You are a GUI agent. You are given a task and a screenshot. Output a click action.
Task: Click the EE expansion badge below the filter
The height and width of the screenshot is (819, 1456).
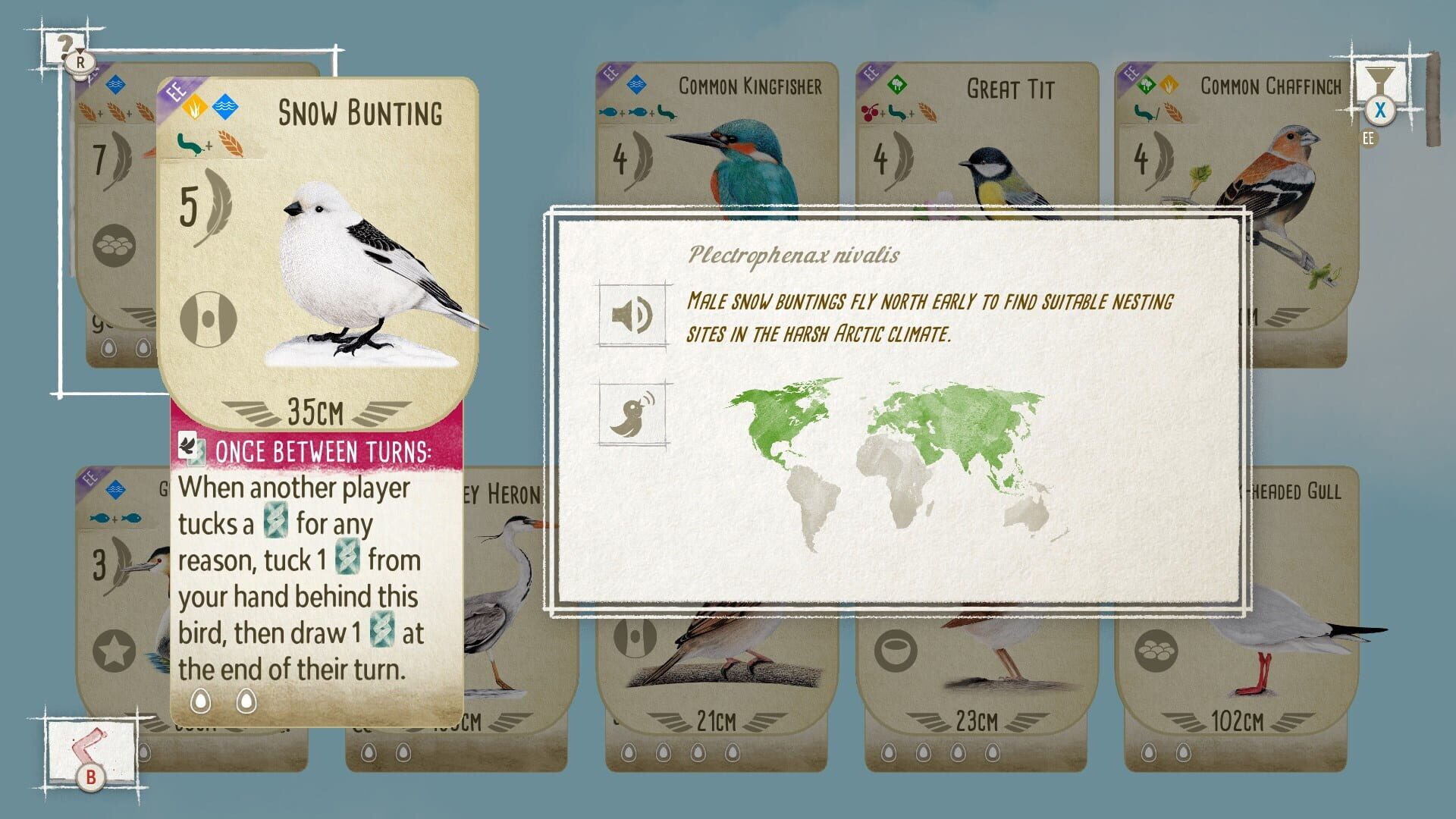(x=1368, y=138)
